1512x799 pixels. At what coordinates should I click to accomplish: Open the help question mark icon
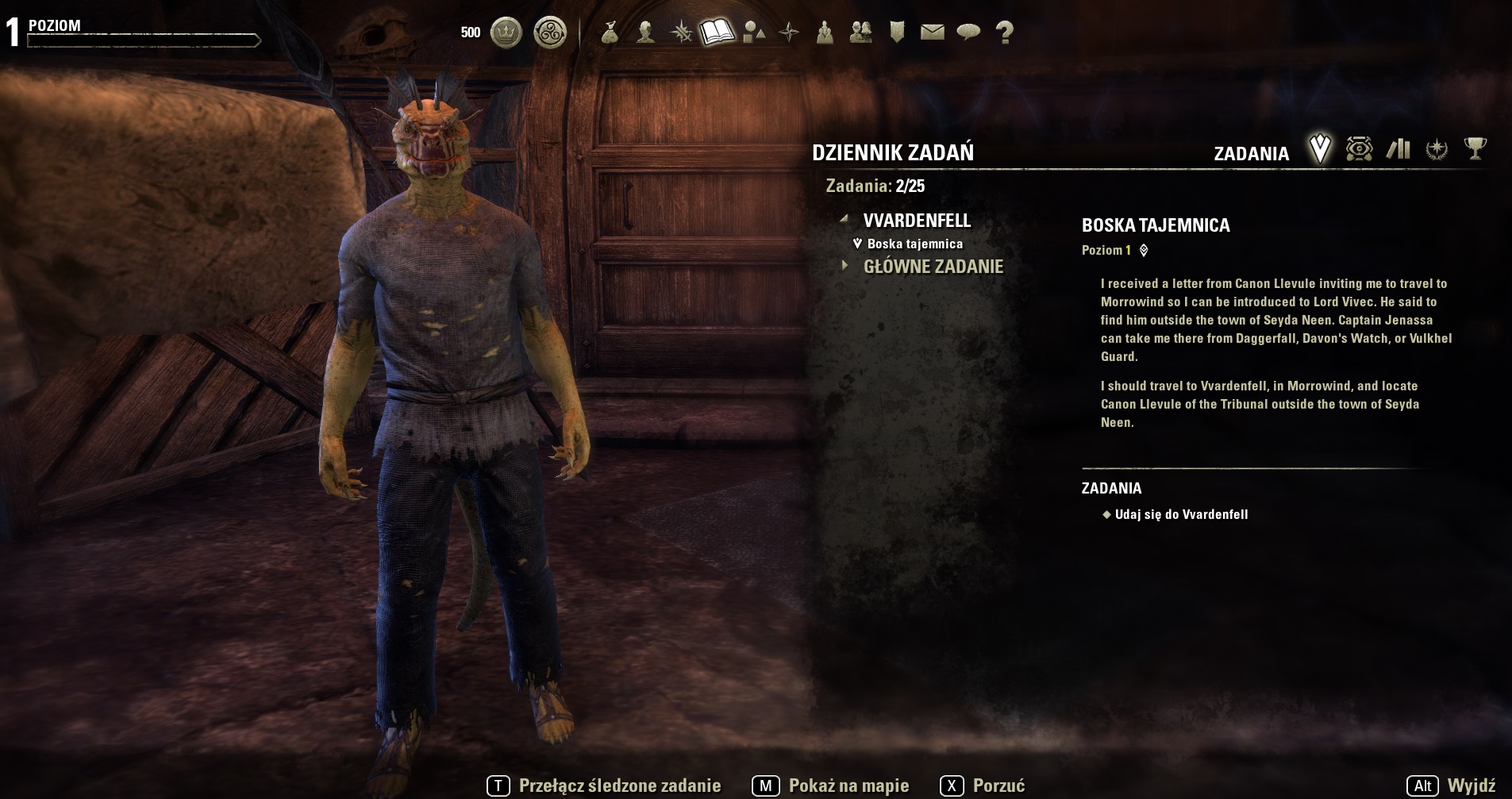1005,33
